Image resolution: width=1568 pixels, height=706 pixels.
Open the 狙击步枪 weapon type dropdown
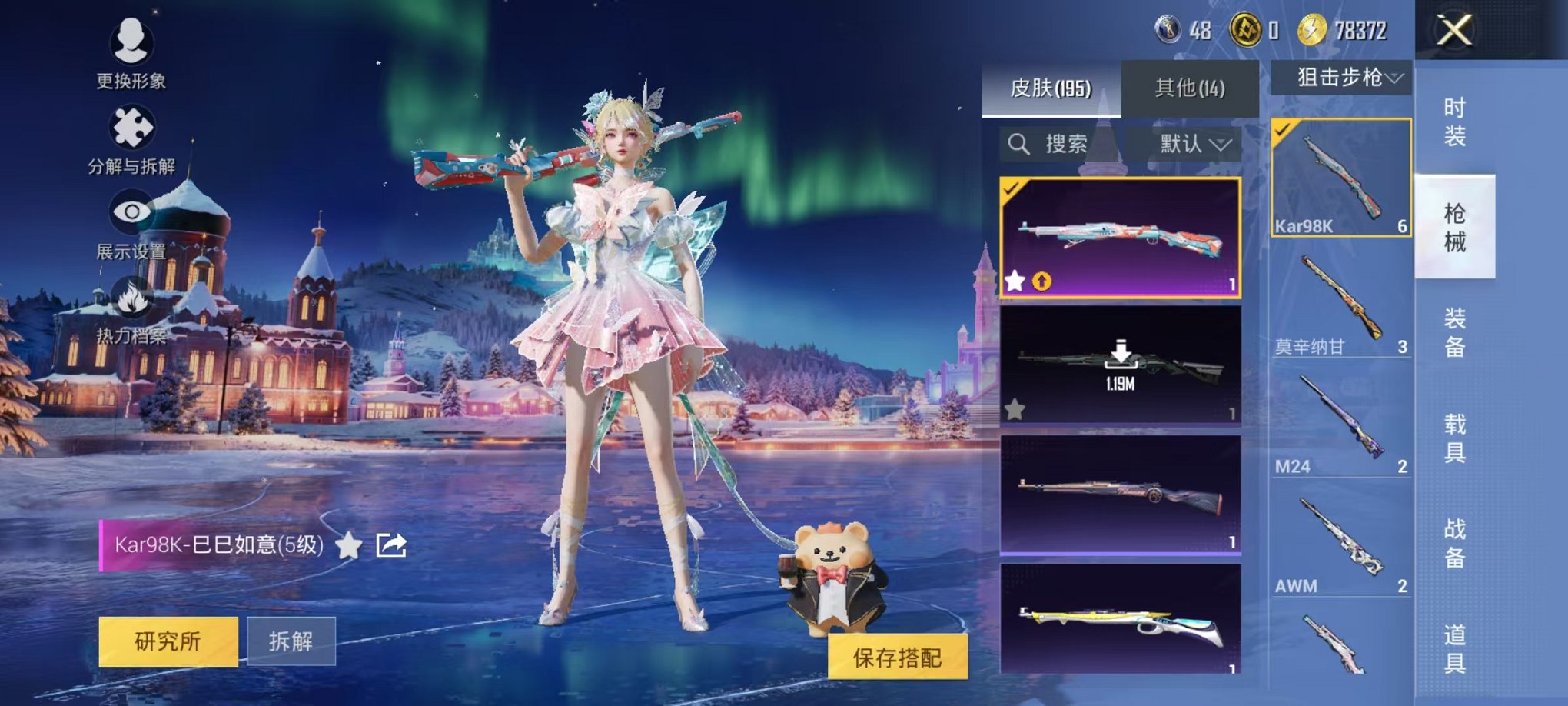click(x=1358, y=78)
